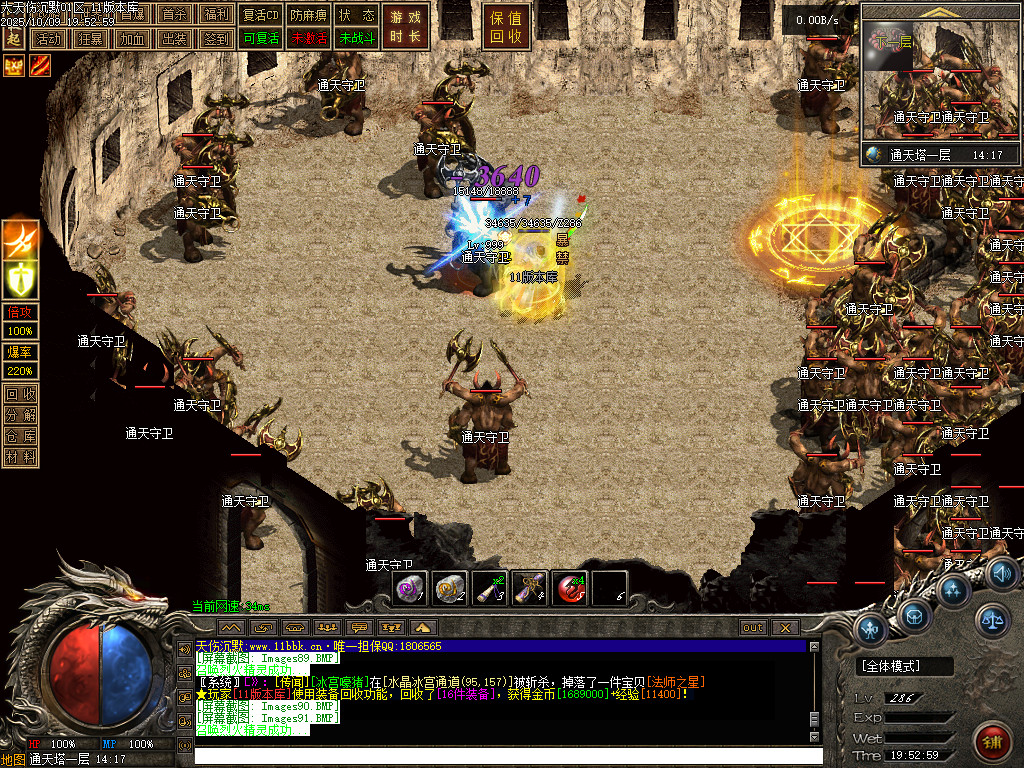Click the 加血 heal button
This screenshot has height=768, width=1024.
click(132, 39)
